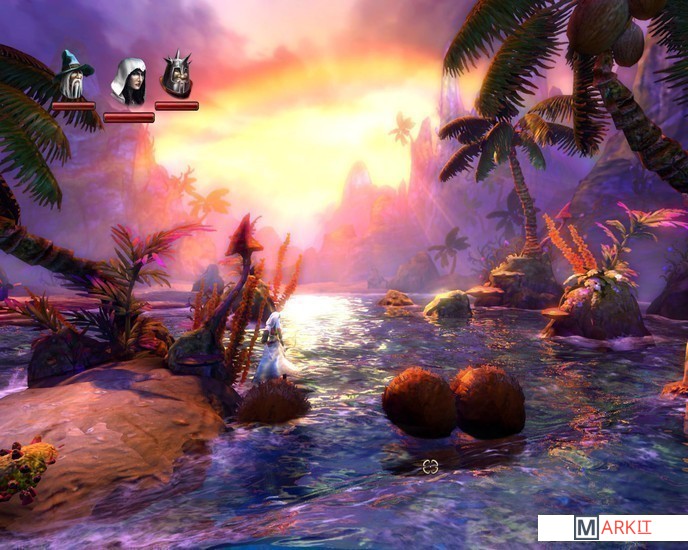Click the MARKIT watermark logo

click(612, 528)
